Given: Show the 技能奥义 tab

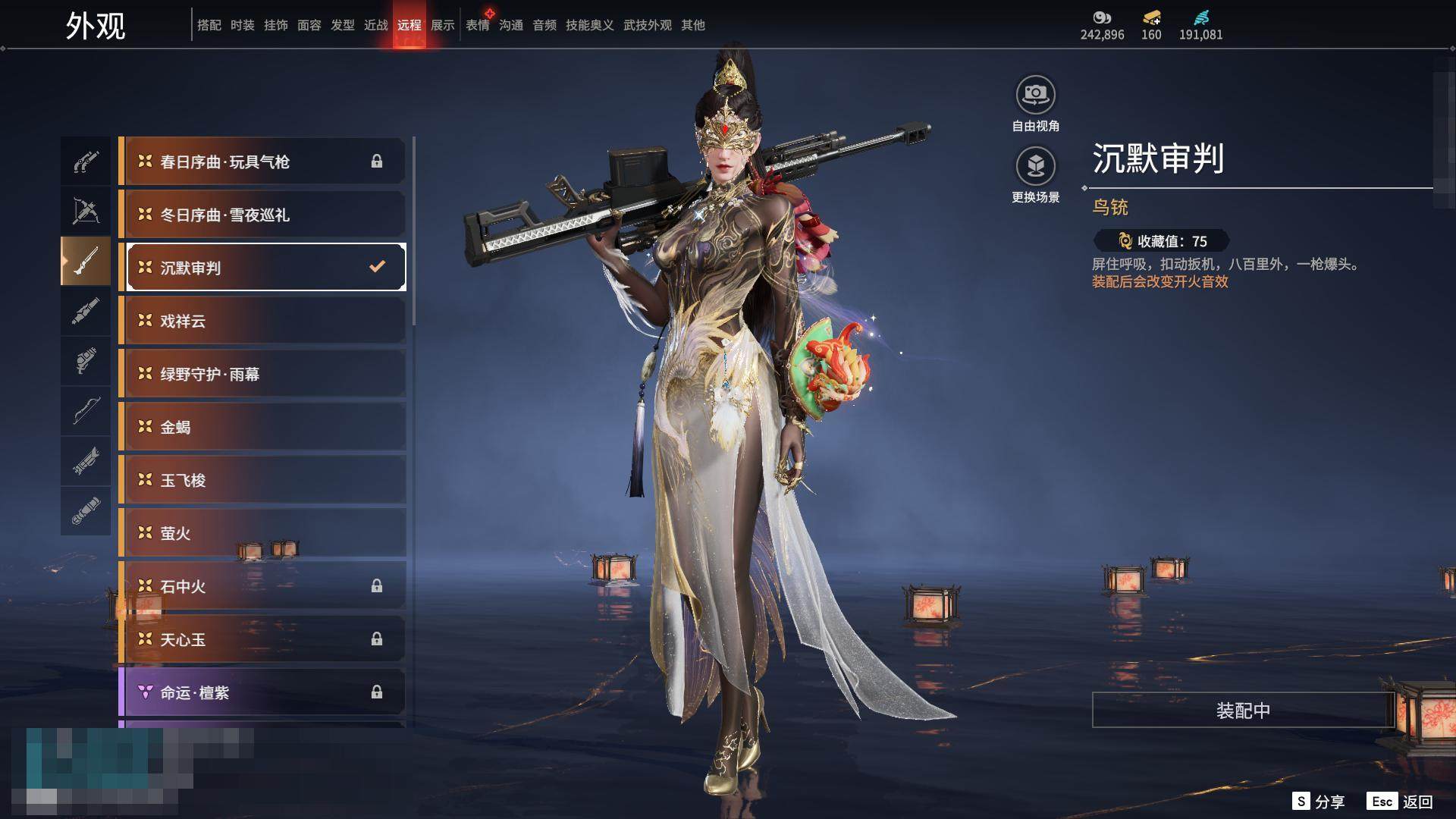Looking at the screenshot, I should tap(589, 25).
